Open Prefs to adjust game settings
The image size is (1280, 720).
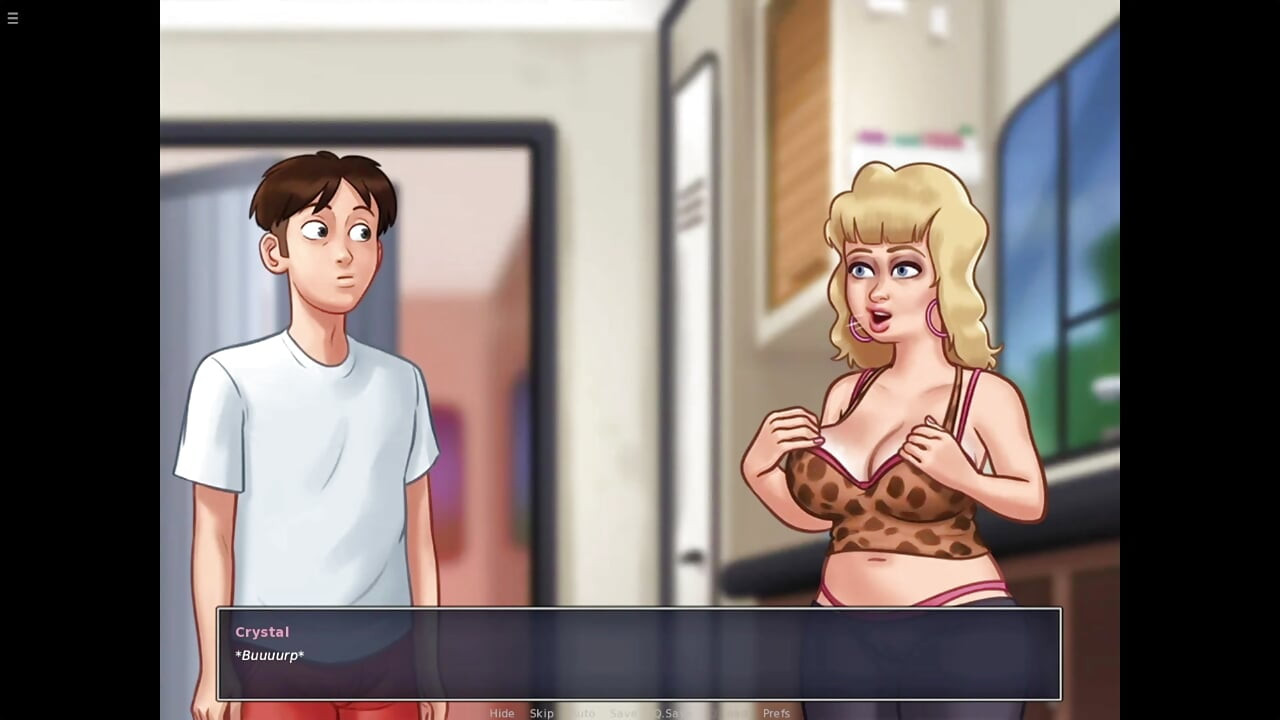(777, 713)
